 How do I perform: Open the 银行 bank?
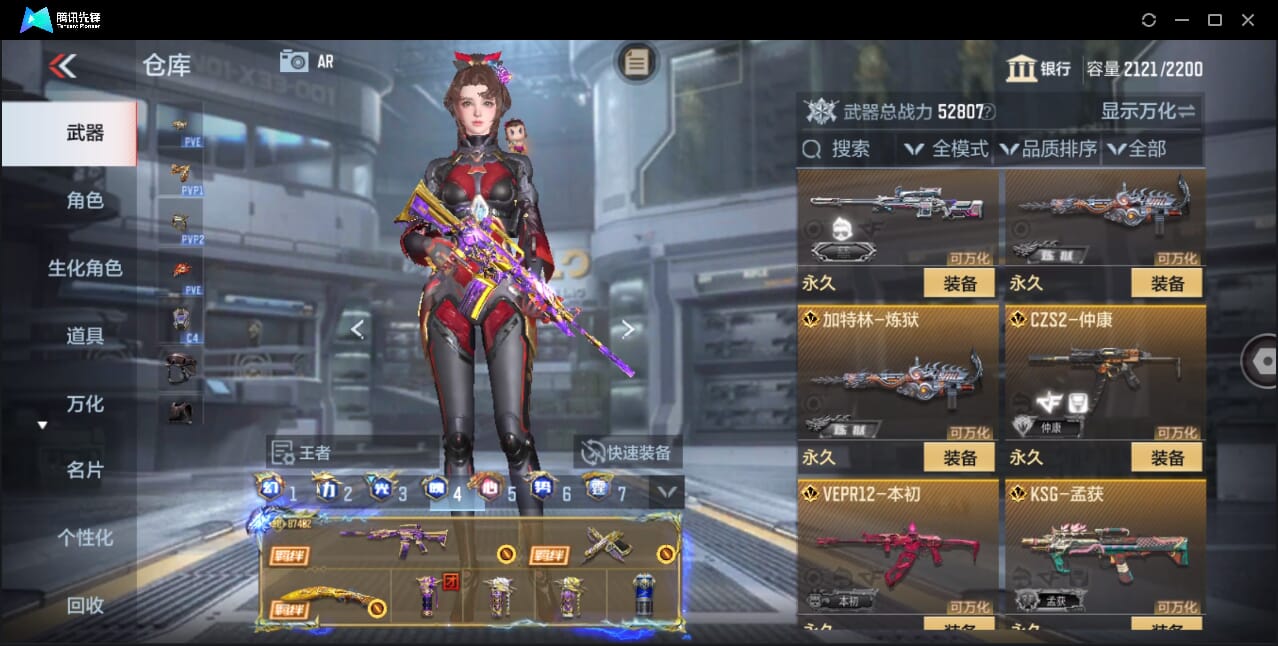pos(1039,69)
